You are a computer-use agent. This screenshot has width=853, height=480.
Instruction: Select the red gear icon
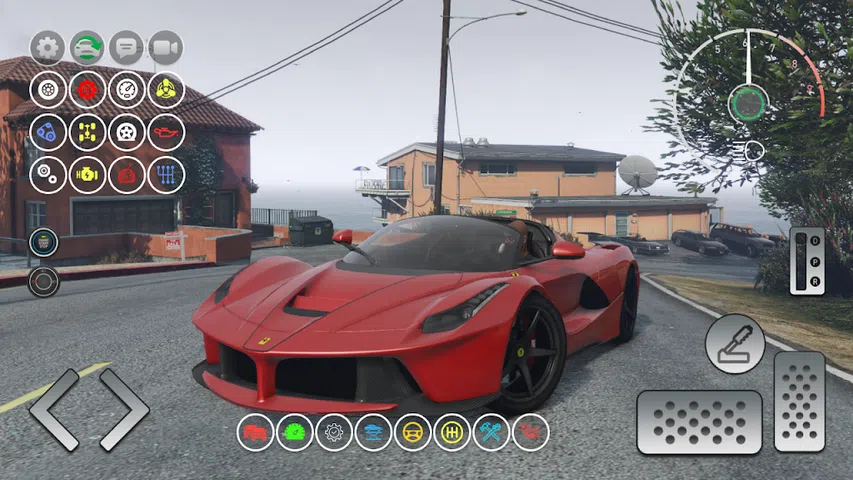point(87,89)
